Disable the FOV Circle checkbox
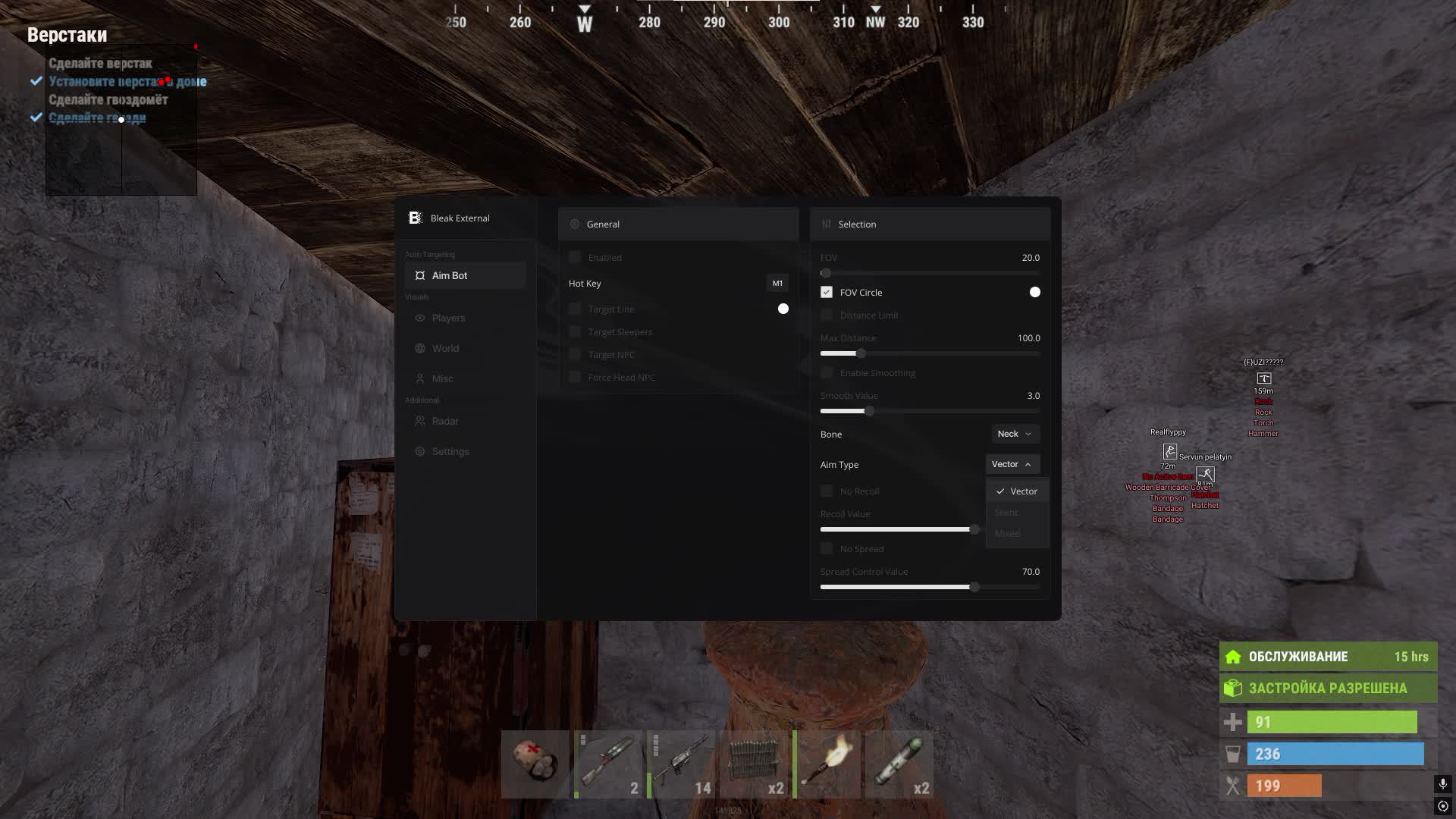The width and height of the screenshot is (1456, 819). point(826,292)
